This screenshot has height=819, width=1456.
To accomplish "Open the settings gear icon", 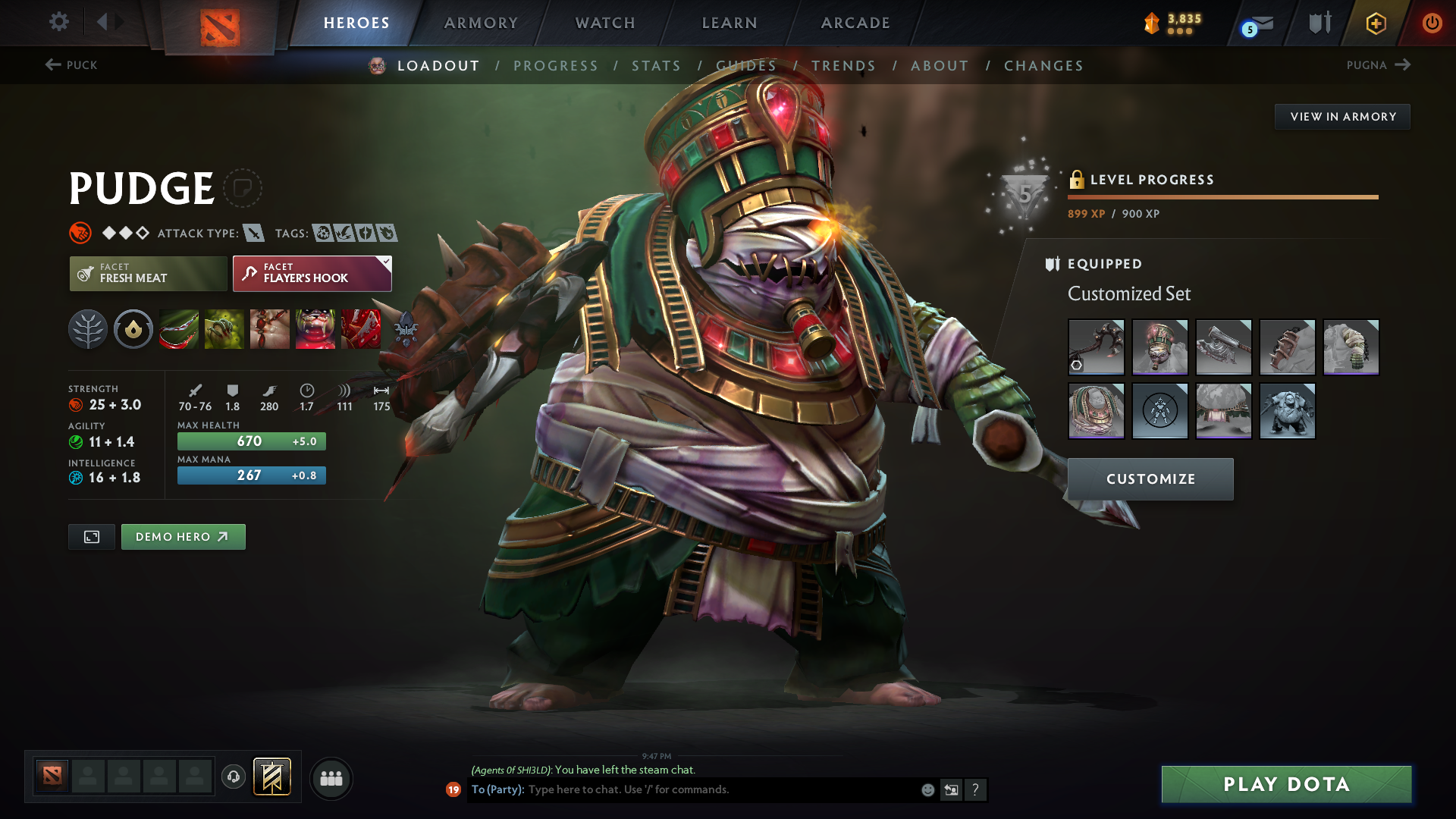I will tap(58, 22).
